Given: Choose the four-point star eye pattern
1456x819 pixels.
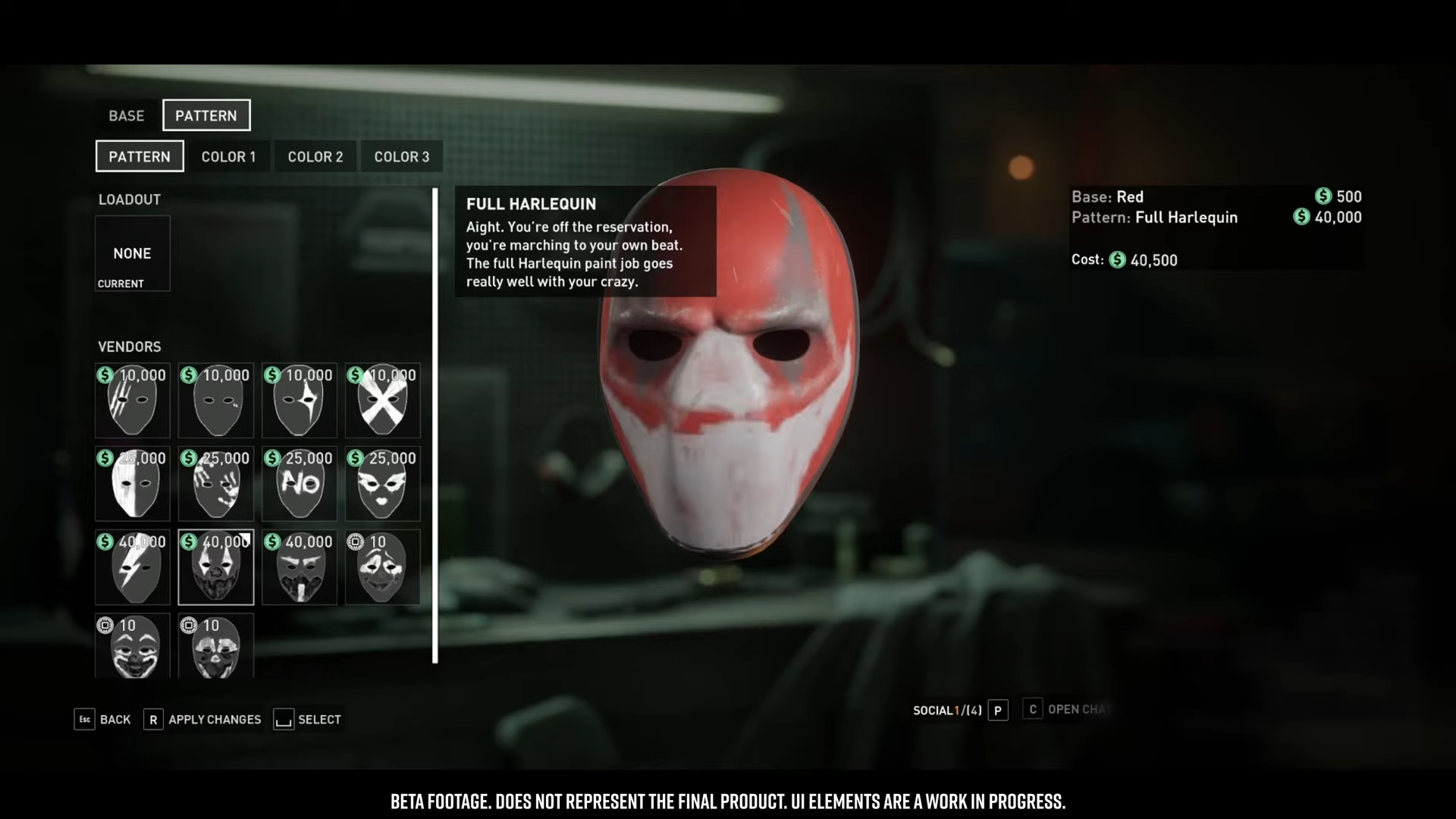Looking at the screenshot, I should tap(300, 401).
